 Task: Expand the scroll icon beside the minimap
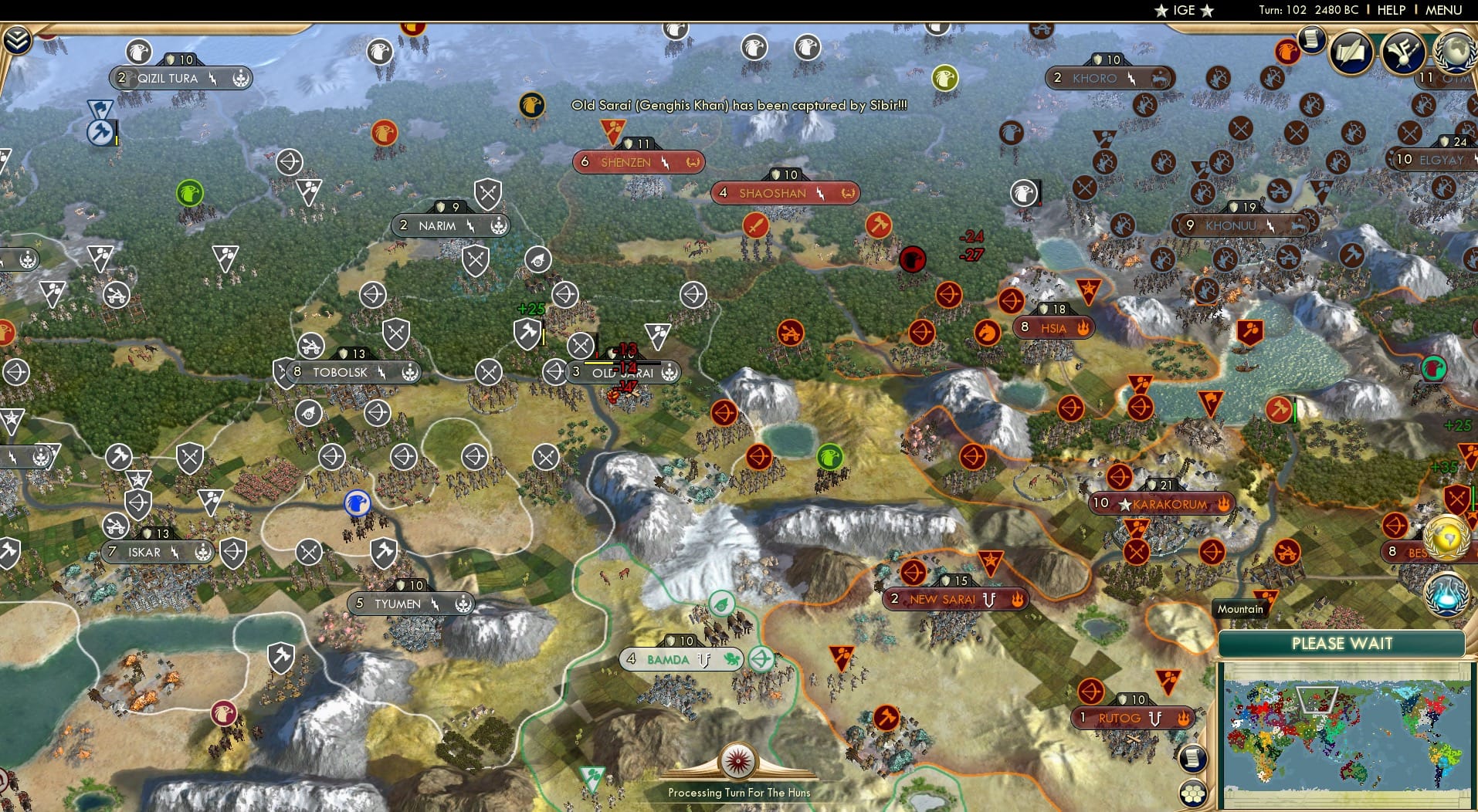1193,758
